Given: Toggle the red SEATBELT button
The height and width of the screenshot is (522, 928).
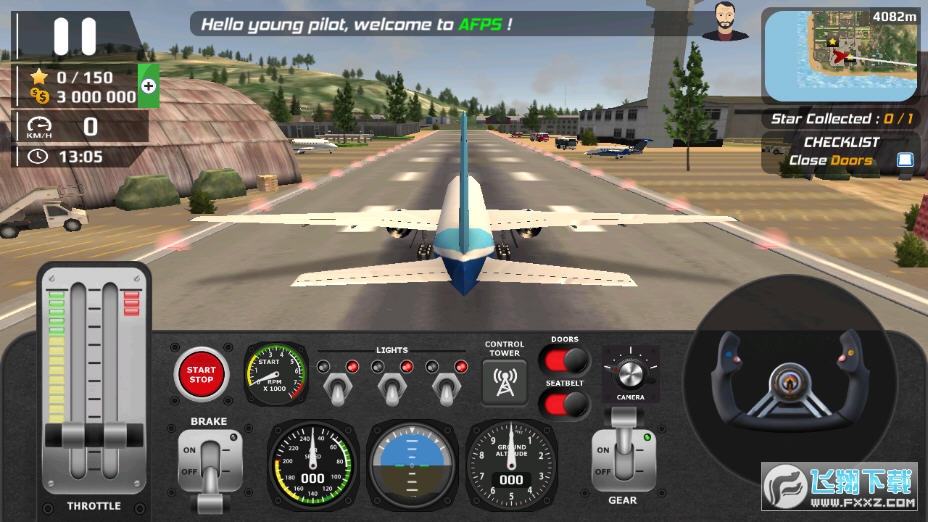Looking at the screenshot, I should 566,402.
